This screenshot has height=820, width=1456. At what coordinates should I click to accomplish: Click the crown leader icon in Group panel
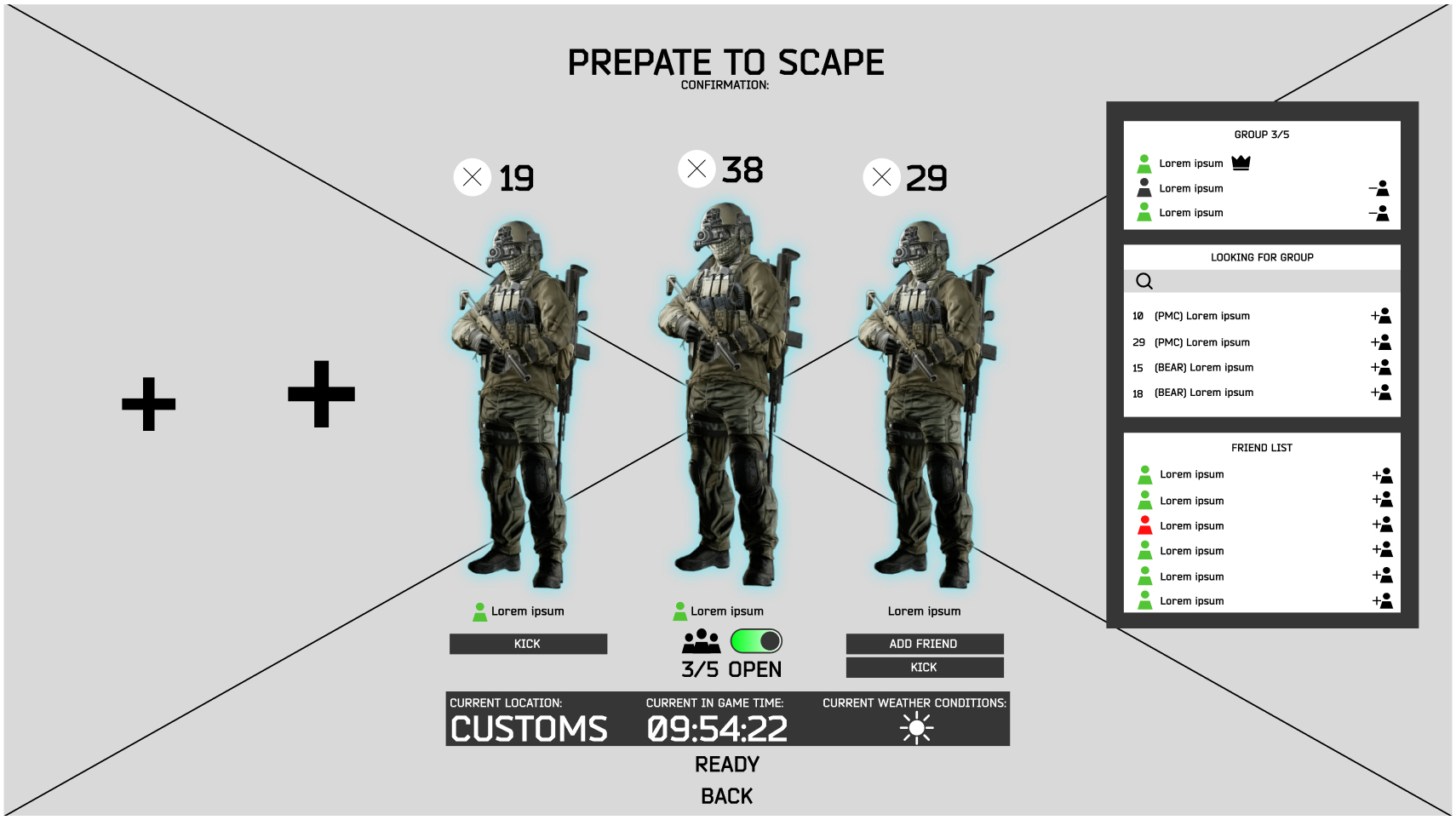click(x=1241, y=162)
